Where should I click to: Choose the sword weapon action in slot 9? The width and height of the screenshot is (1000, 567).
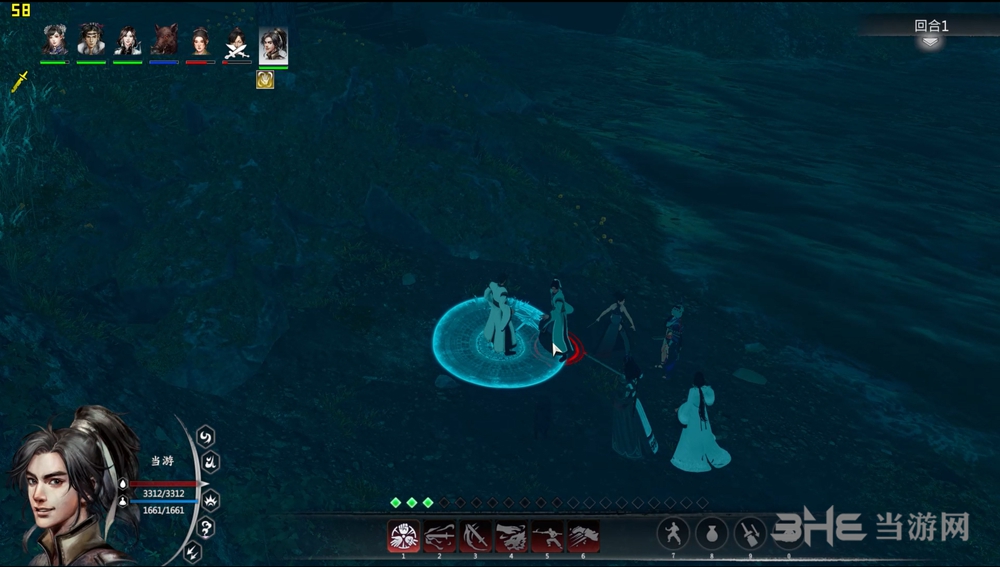click(x=750, y=533)
